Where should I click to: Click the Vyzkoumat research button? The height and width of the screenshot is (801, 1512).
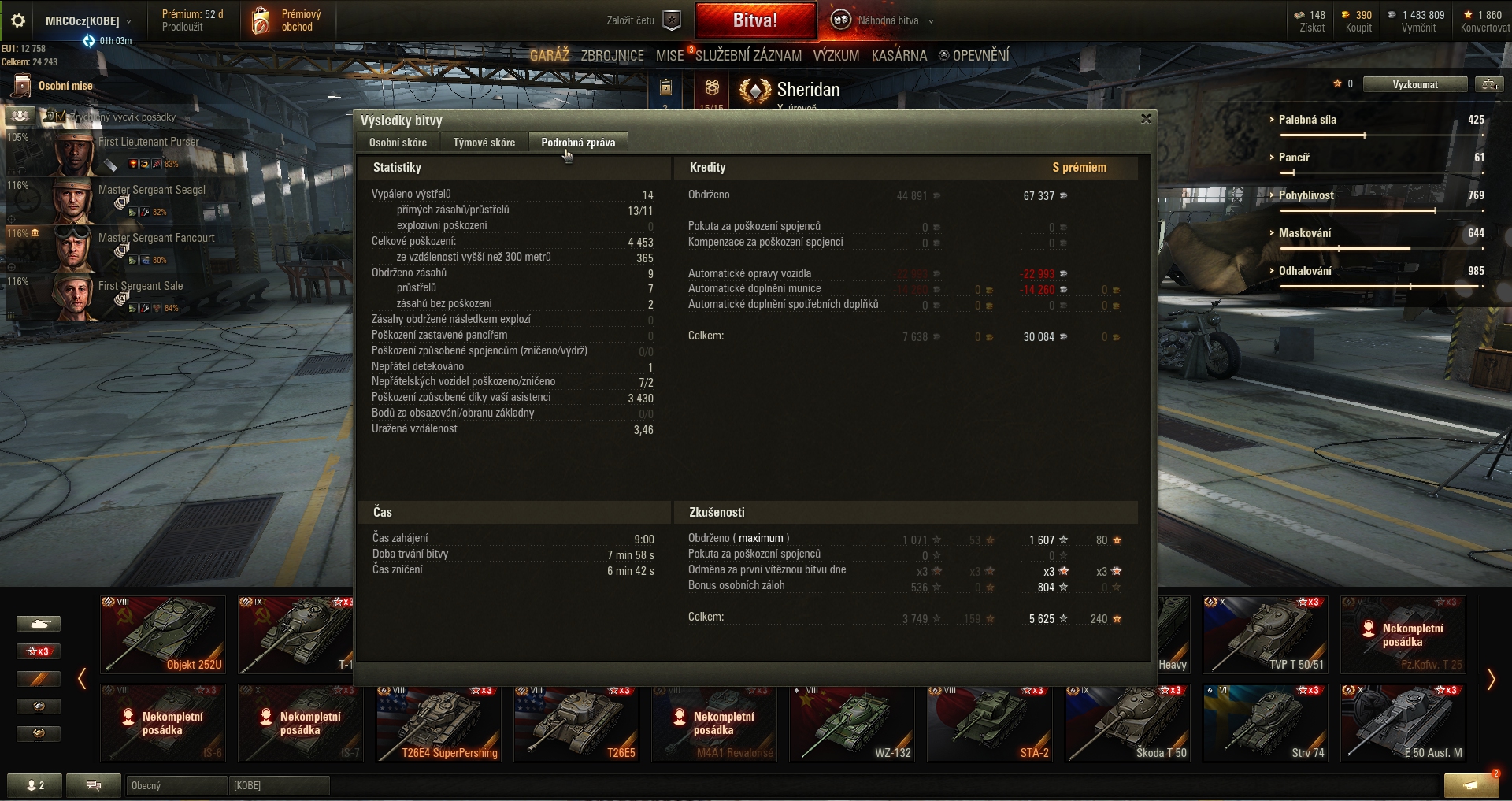click(x=1414, y=85)
